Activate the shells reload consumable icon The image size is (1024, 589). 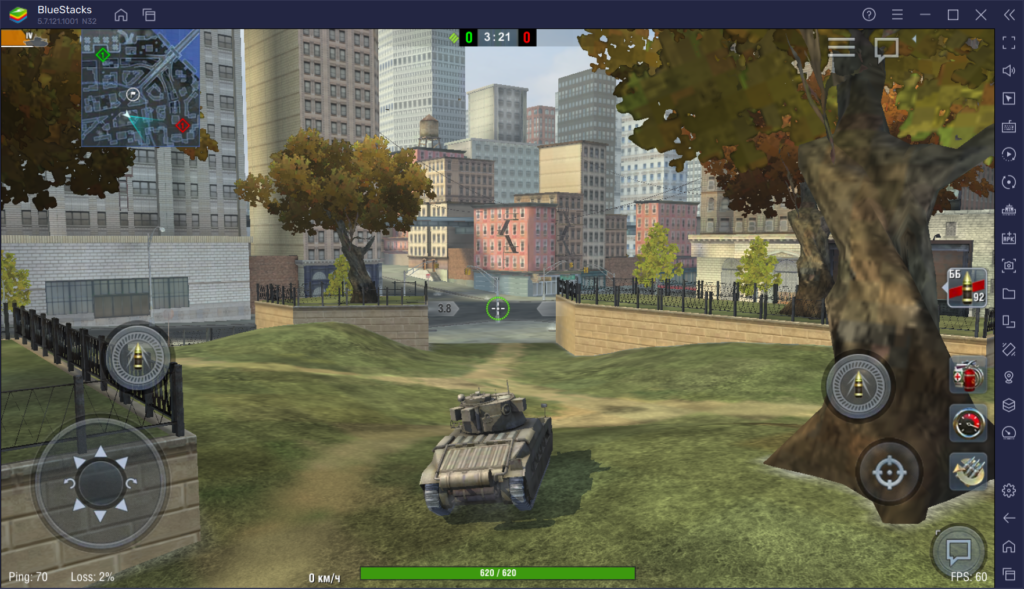click(x=967, y=470)
